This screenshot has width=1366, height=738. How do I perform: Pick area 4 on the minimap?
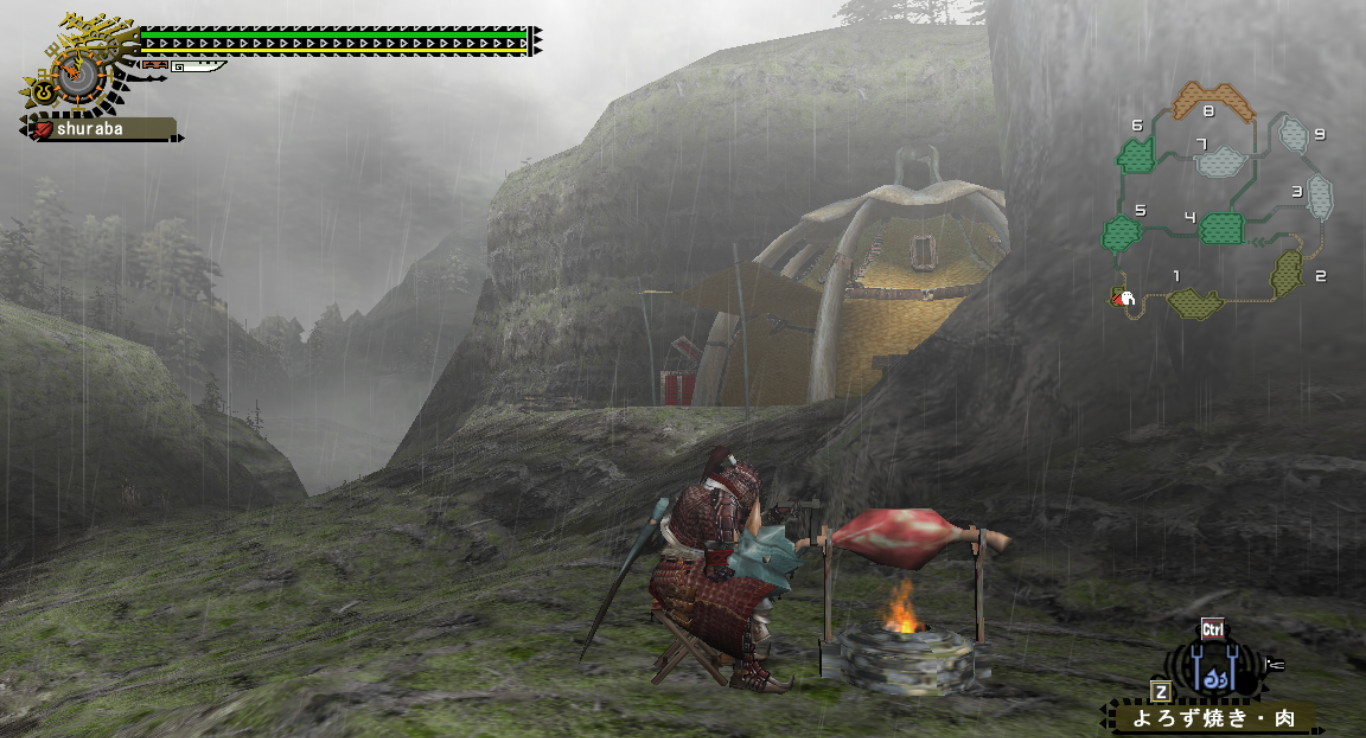tap(1221, 228)
